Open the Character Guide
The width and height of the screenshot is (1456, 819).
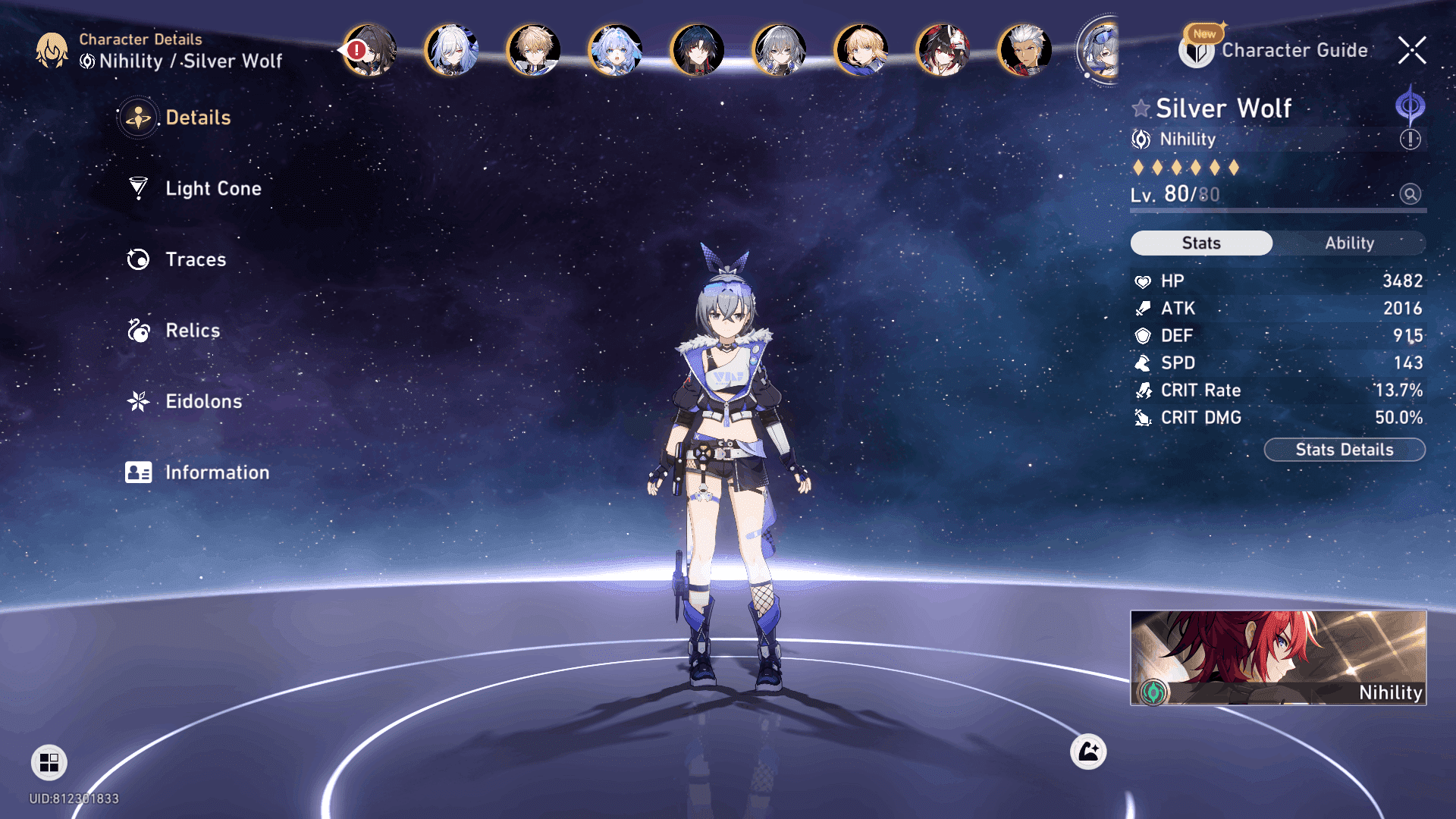(x=1294, y=50)
